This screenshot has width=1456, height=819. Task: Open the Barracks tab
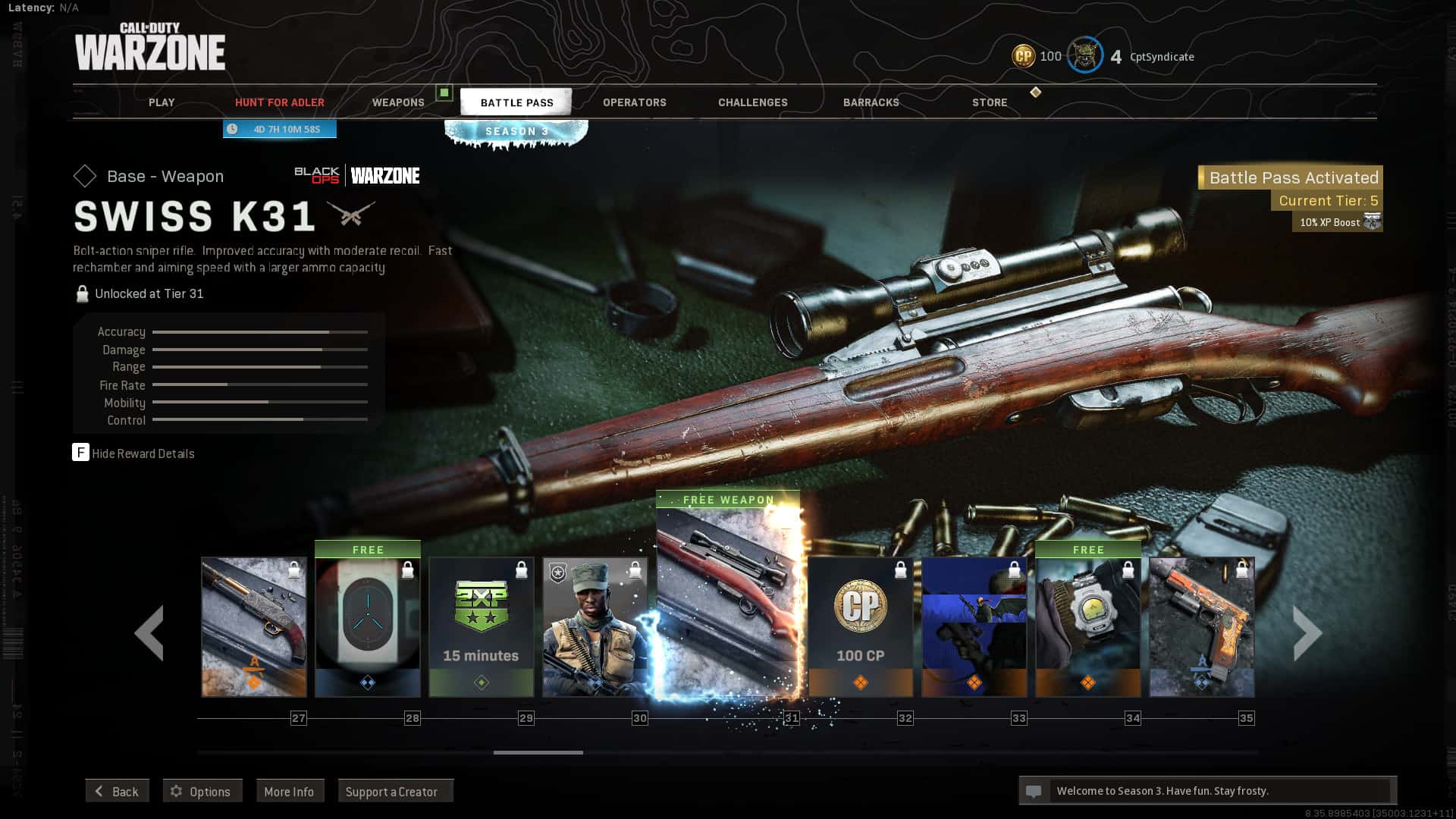871,102
